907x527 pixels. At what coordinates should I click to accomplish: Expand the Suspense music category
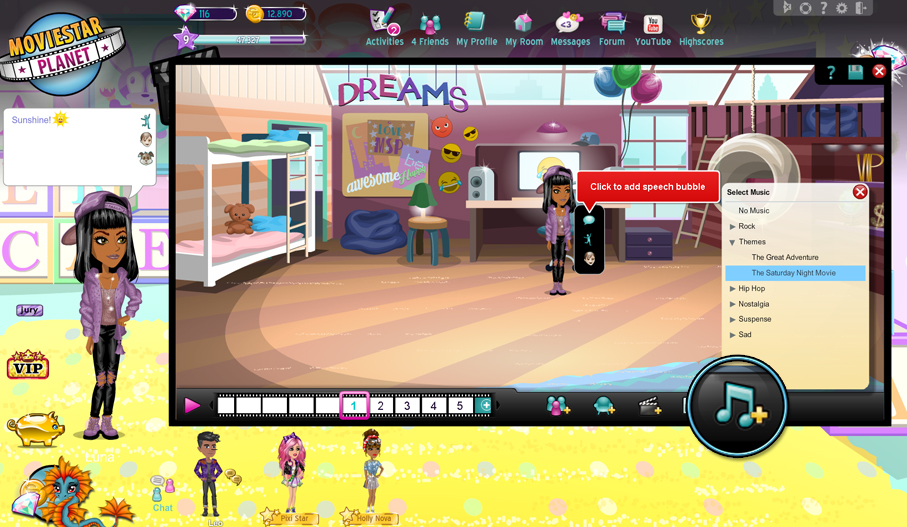(753, 320)
